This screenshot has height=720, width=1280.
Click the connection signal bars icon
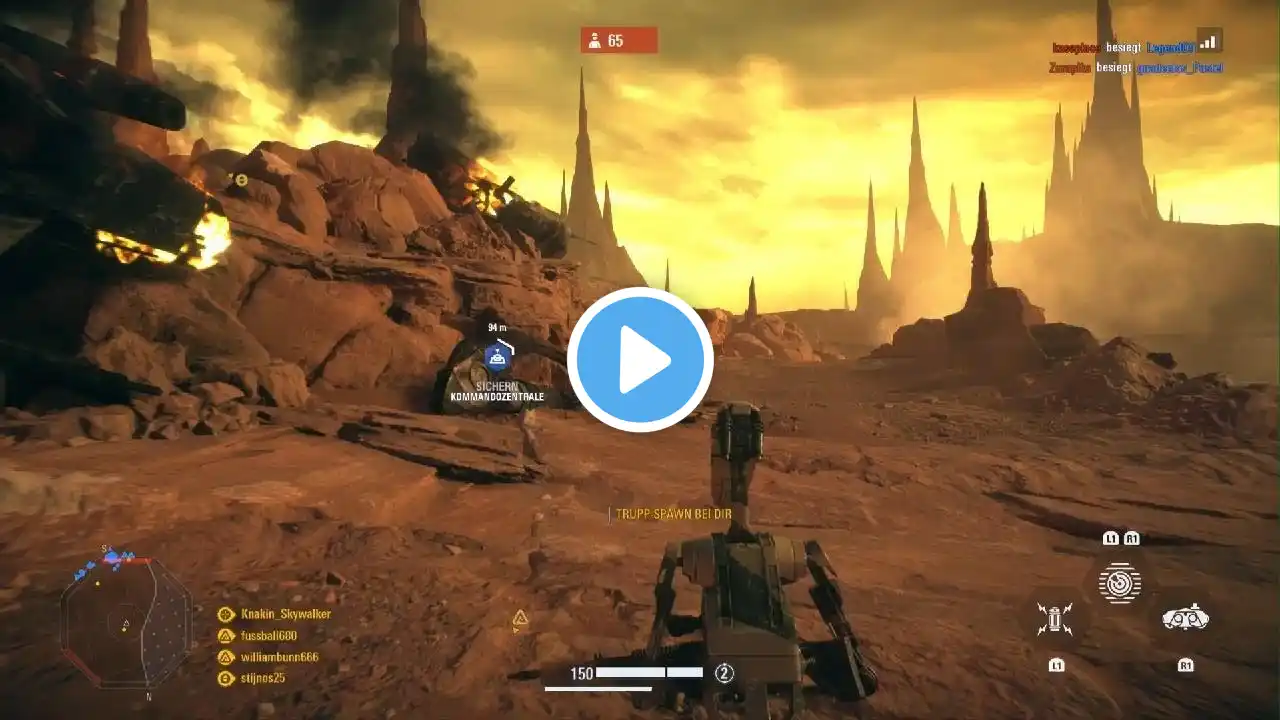point(1209,42)
